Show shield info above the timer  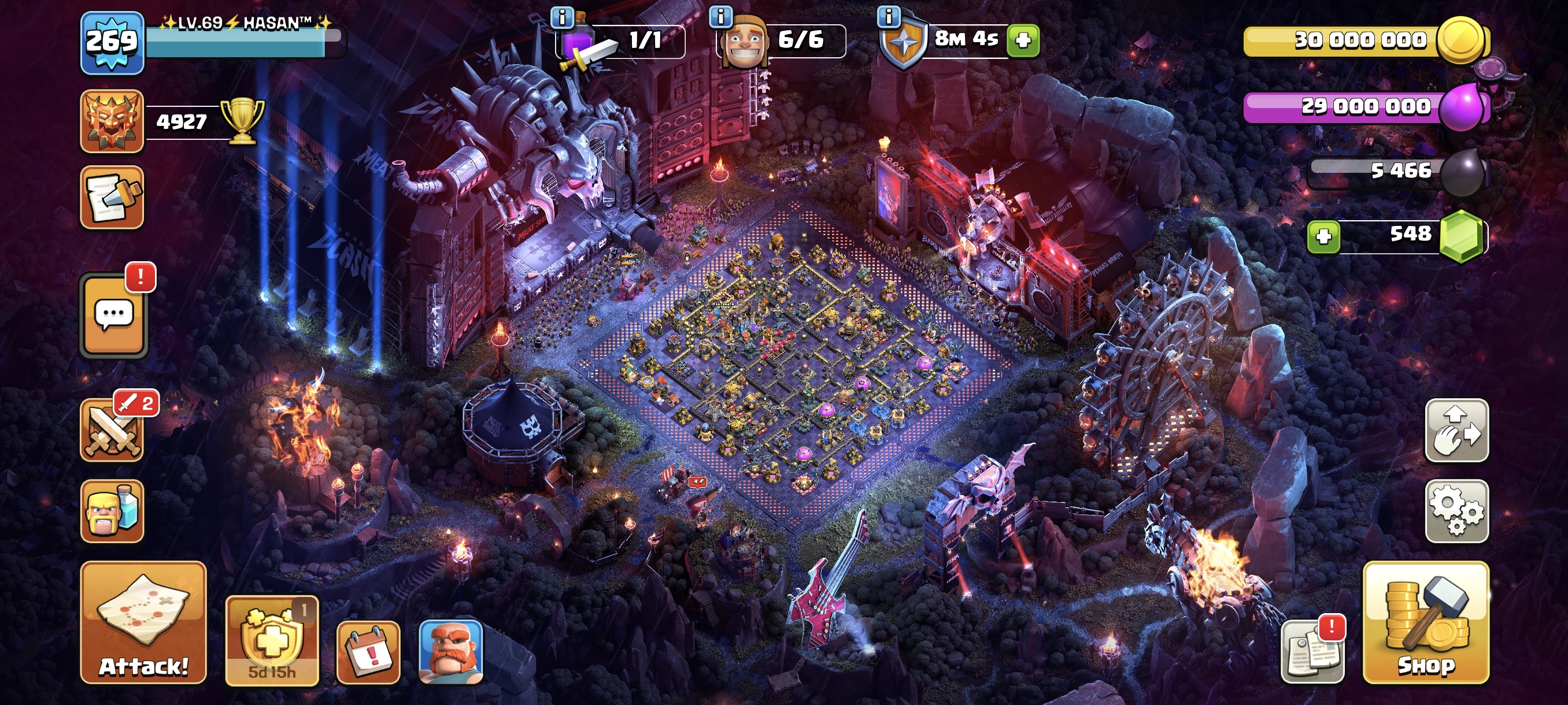pyautogui.click(x=889, y=16)
